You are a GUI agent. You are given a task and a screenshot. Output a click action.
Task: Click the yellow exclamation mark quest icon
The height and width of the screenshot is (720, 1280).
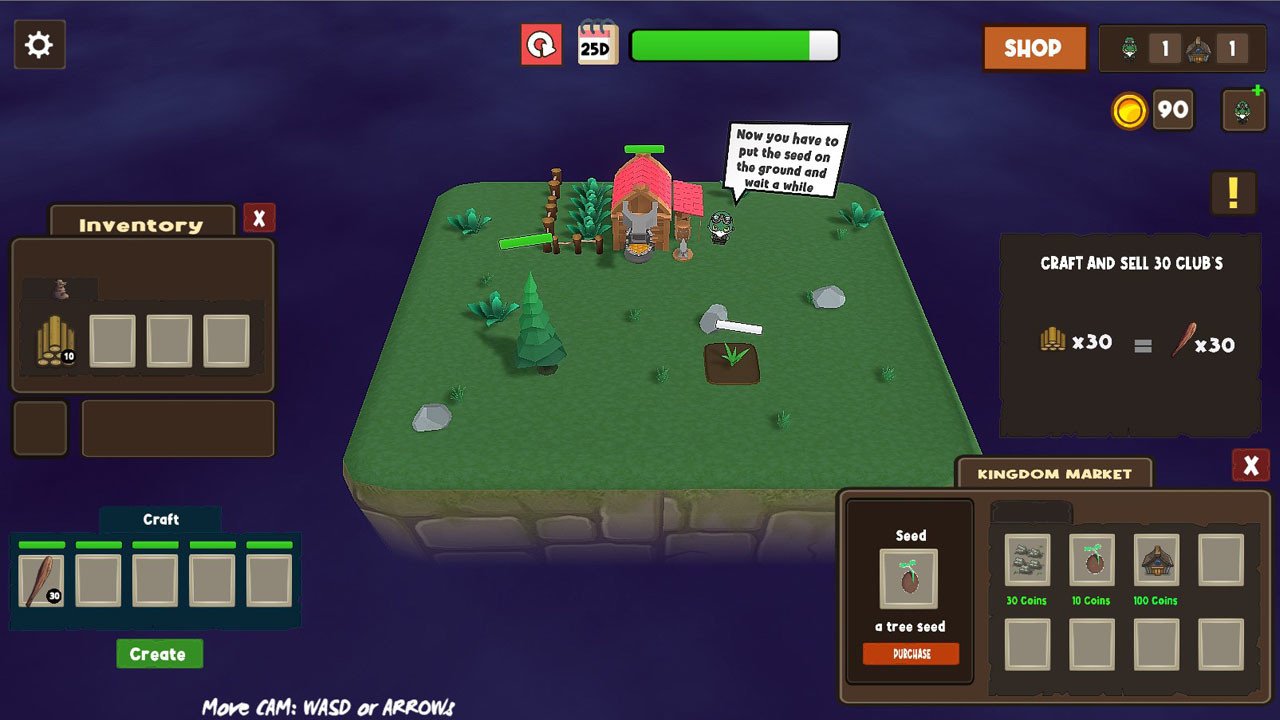click(x=1233, y=193)
